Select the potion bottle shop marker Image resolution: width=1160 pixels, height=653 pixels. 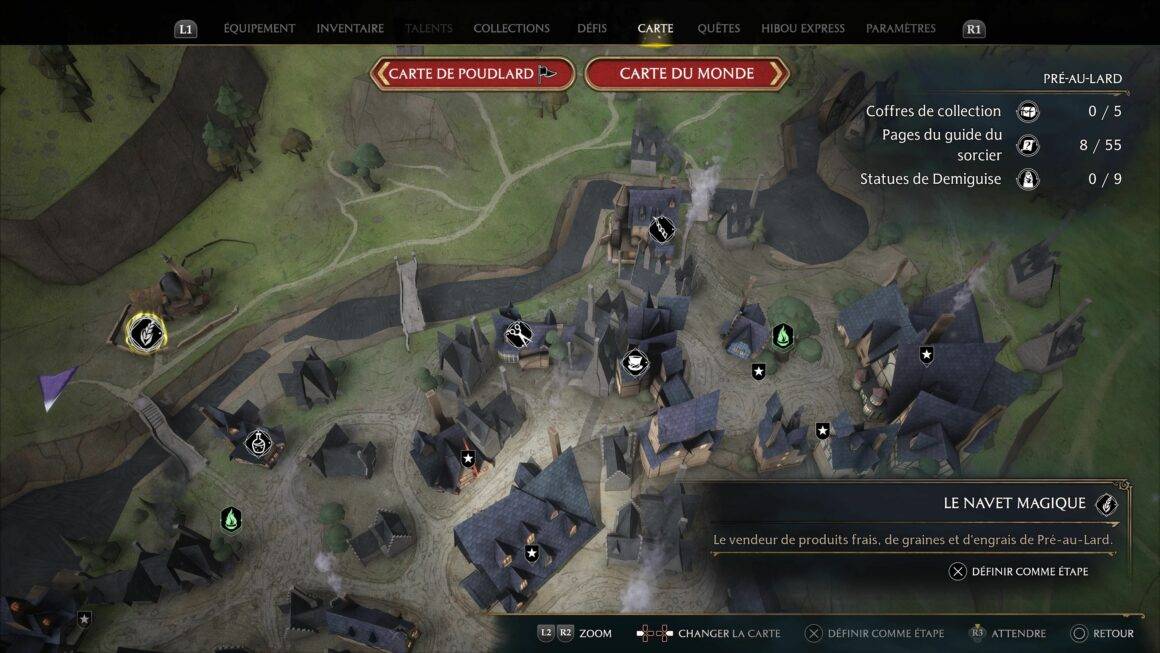258,441
